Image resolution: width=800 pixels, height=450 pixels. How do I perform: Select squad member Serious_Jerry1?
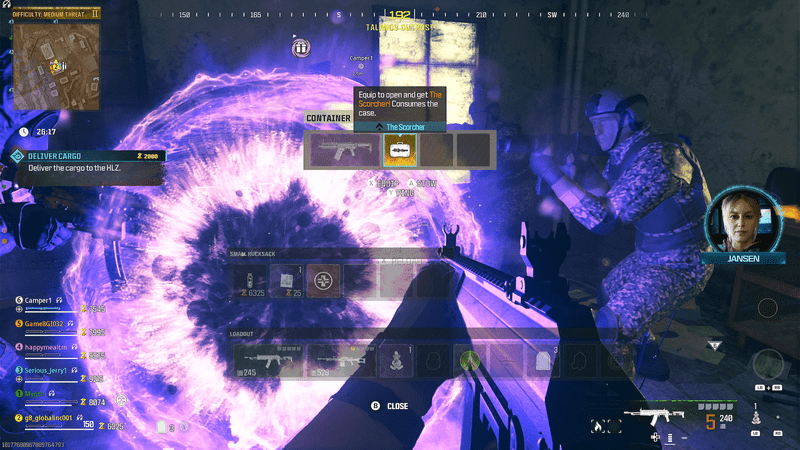tap(47, 371)
